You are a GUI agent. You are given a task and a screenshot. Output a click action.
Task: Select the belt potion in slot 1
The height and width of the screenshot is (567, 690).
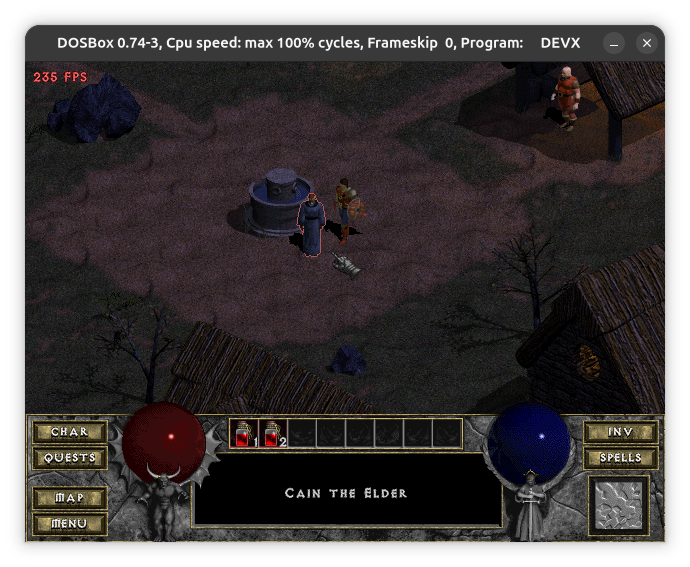click(245, 433)
